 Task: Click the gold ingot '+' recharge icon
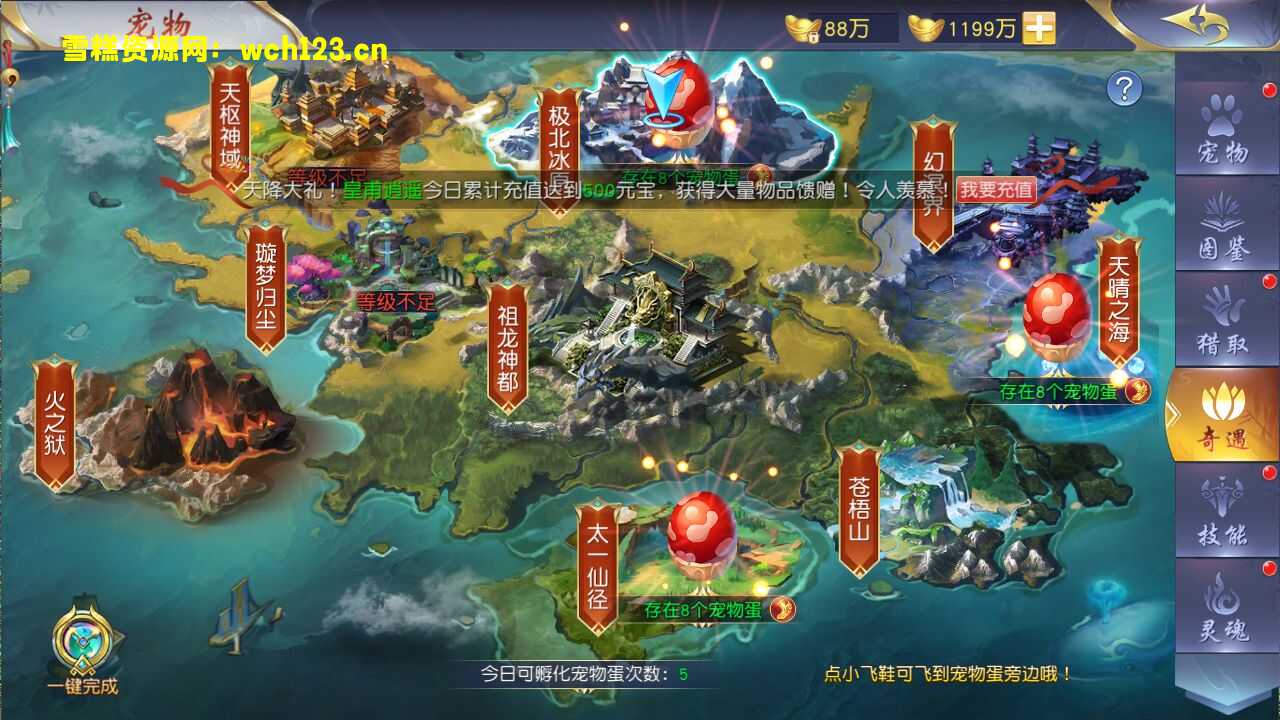point(1039,29)
